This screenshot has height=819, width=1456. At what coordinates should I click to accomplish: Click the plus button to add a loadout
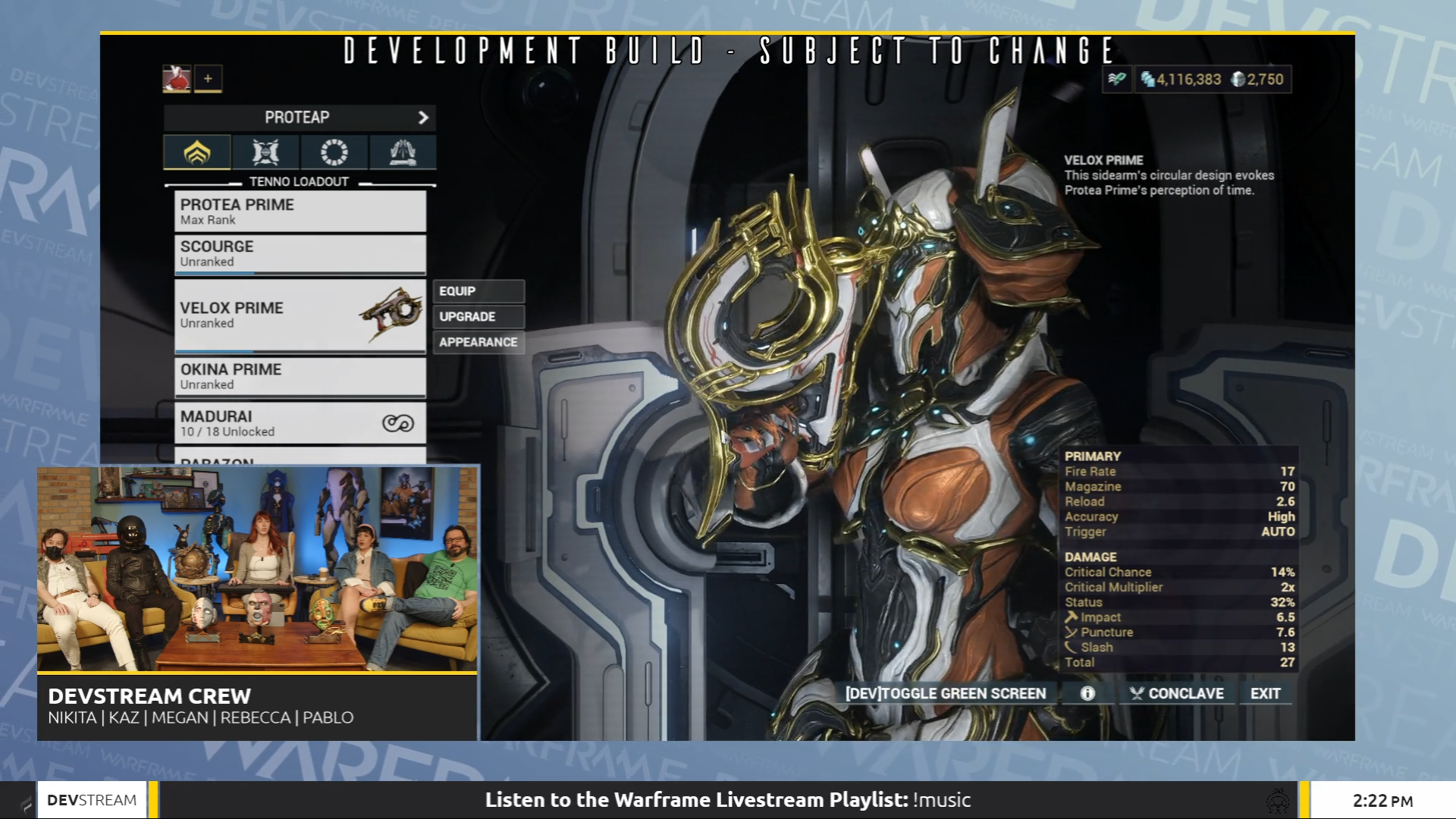[x=209, y=78]
